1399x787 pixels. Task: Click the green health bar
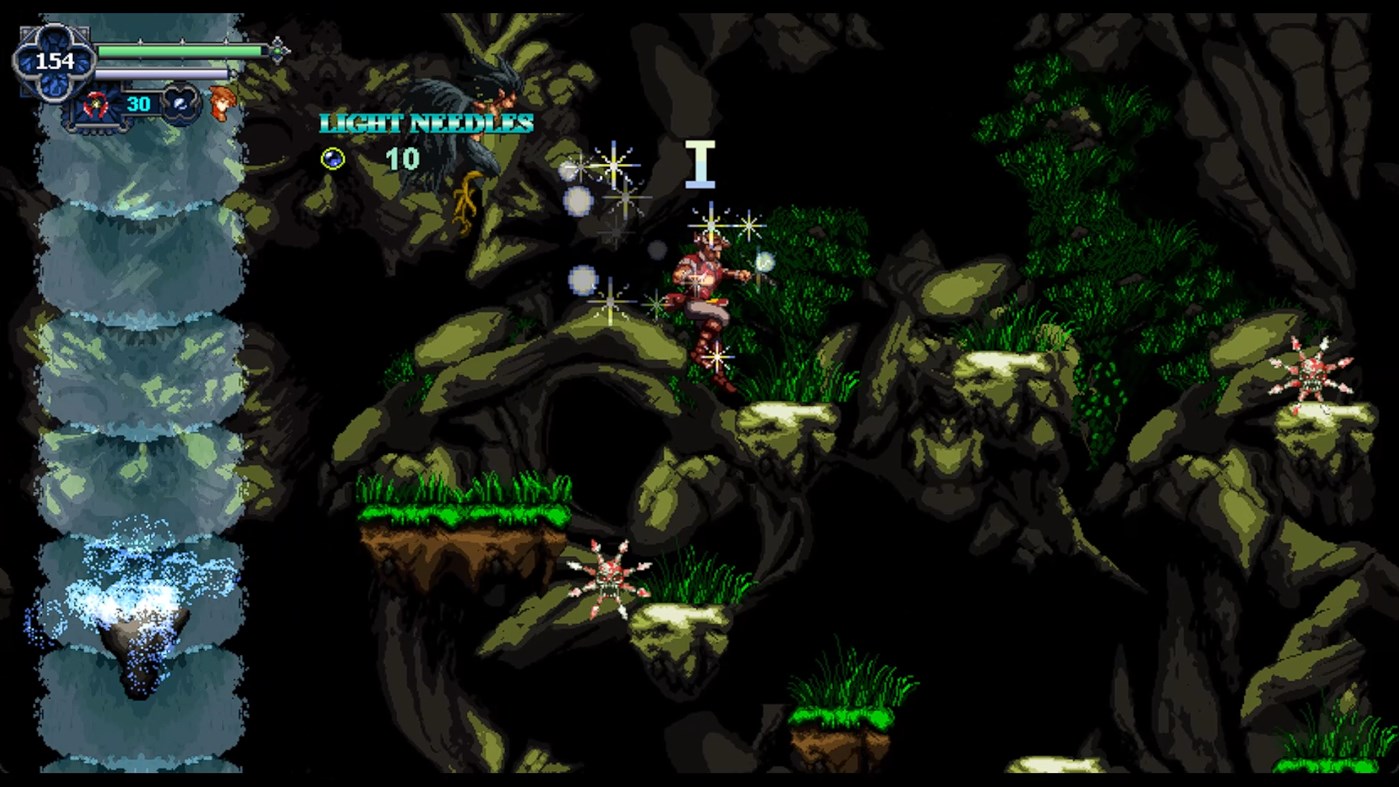180,49
